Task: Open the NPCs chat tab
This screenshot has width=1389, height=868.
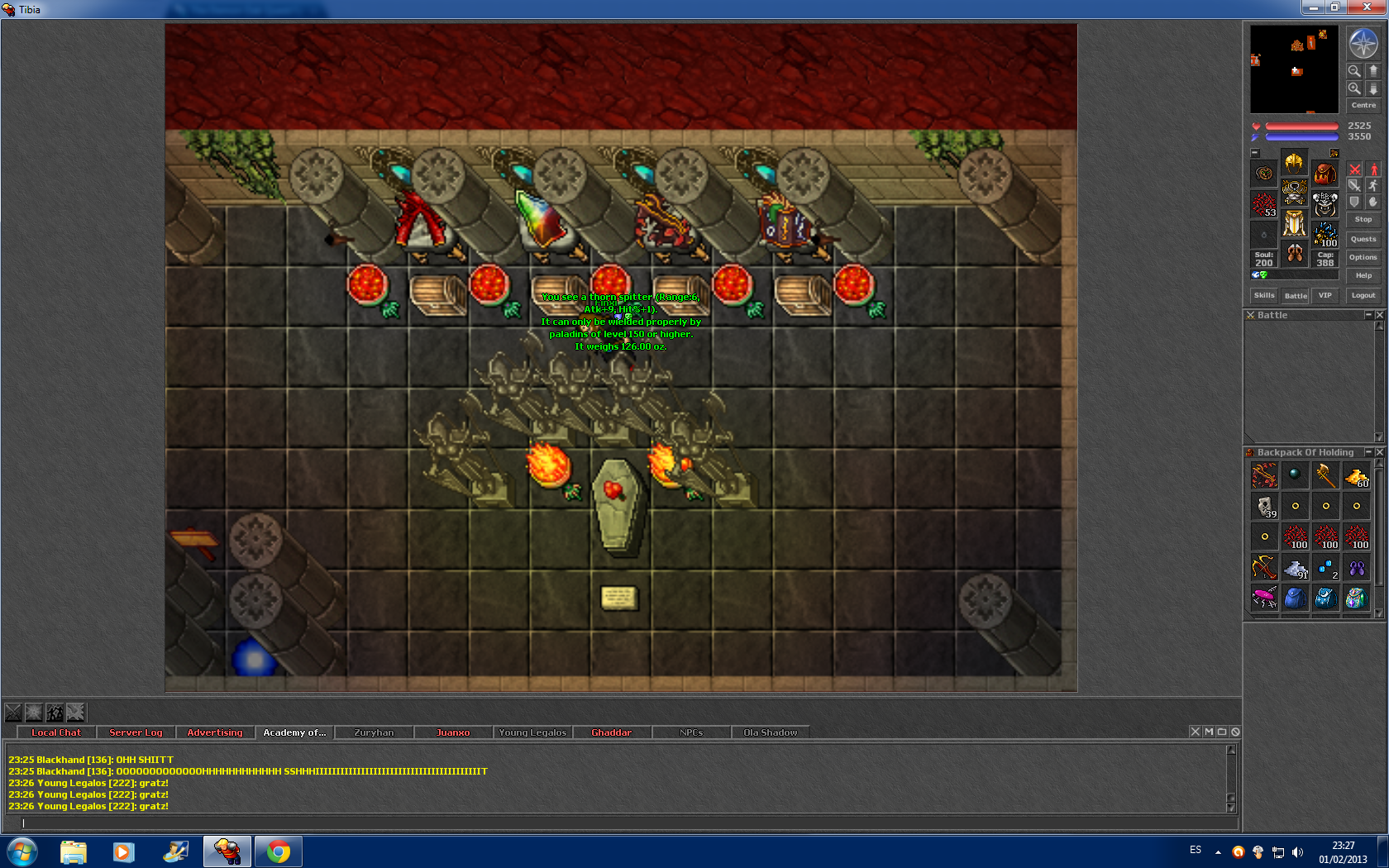Action: 691,732
